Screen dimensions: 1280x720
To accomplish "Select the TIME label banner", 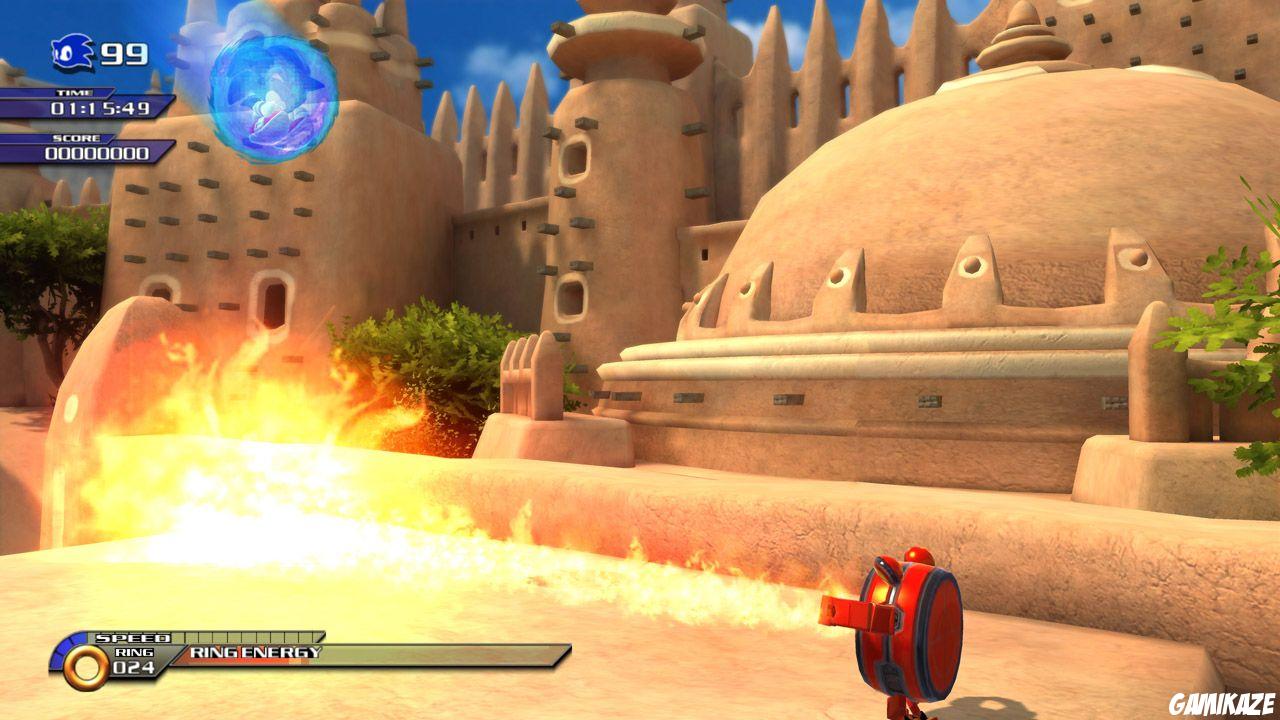I will pos(75,92).
